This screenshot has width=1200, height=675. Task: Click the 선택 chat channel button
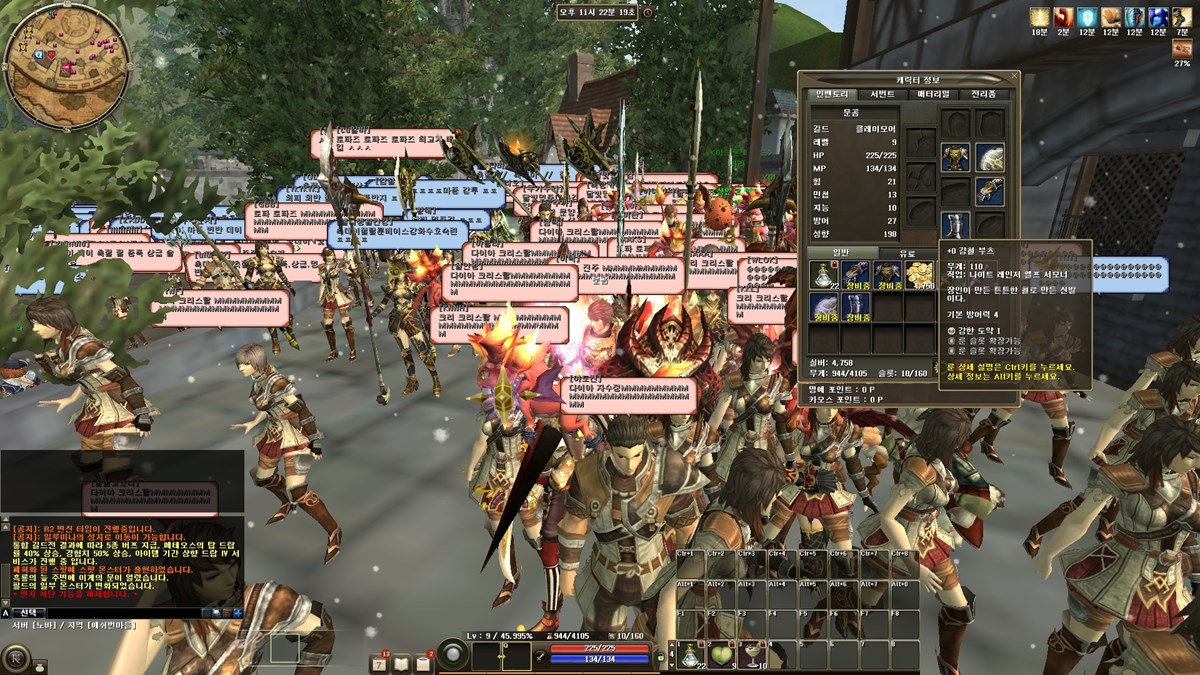(x=32, y=612)
